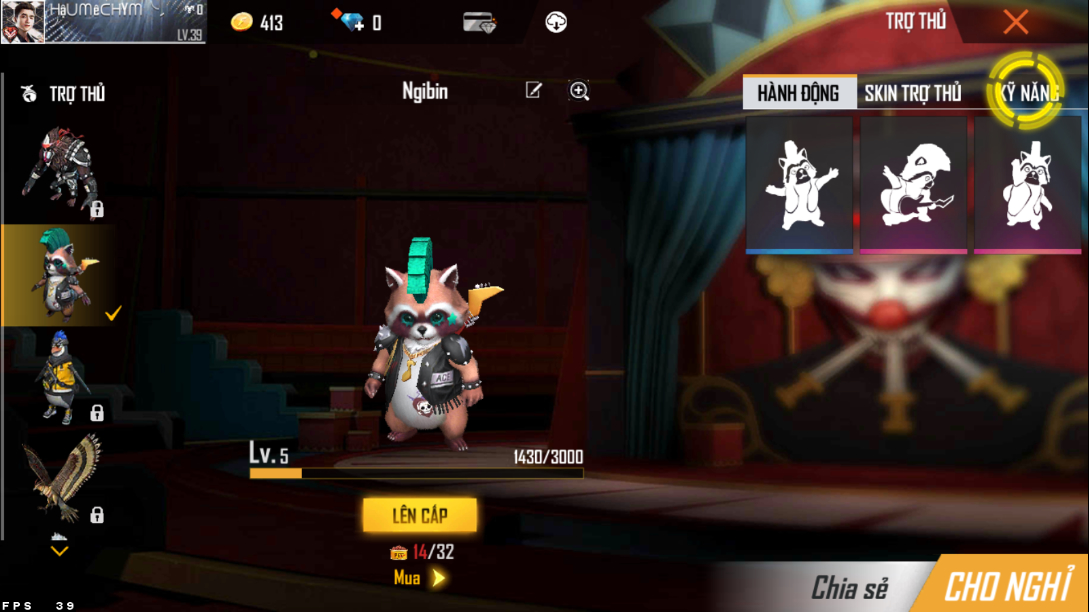Open the player profile avatar
1089x612 pixels.
click(x=22, y=22)
